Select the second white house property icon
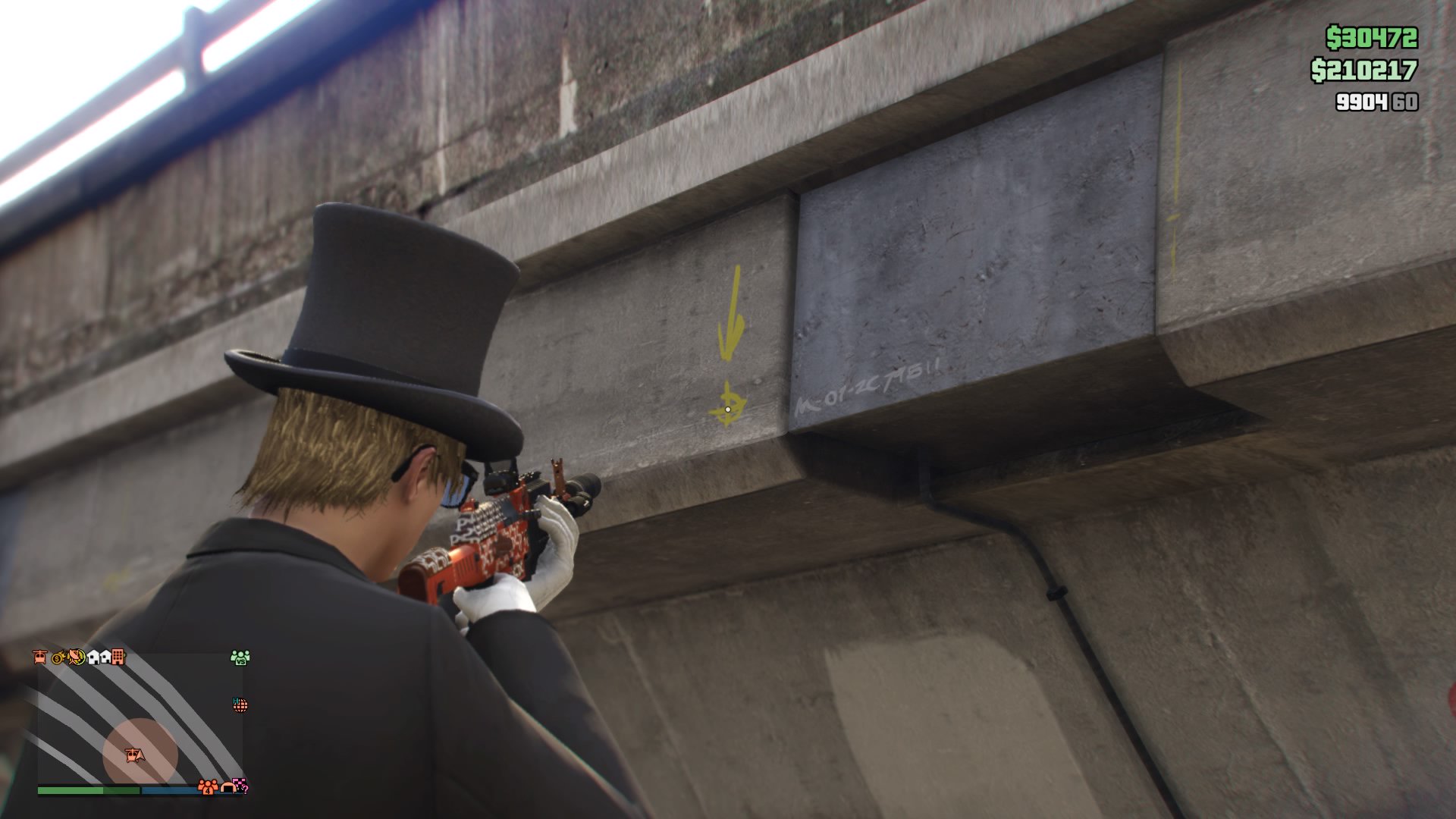1456x819 pixels. [x=106, y=658]
